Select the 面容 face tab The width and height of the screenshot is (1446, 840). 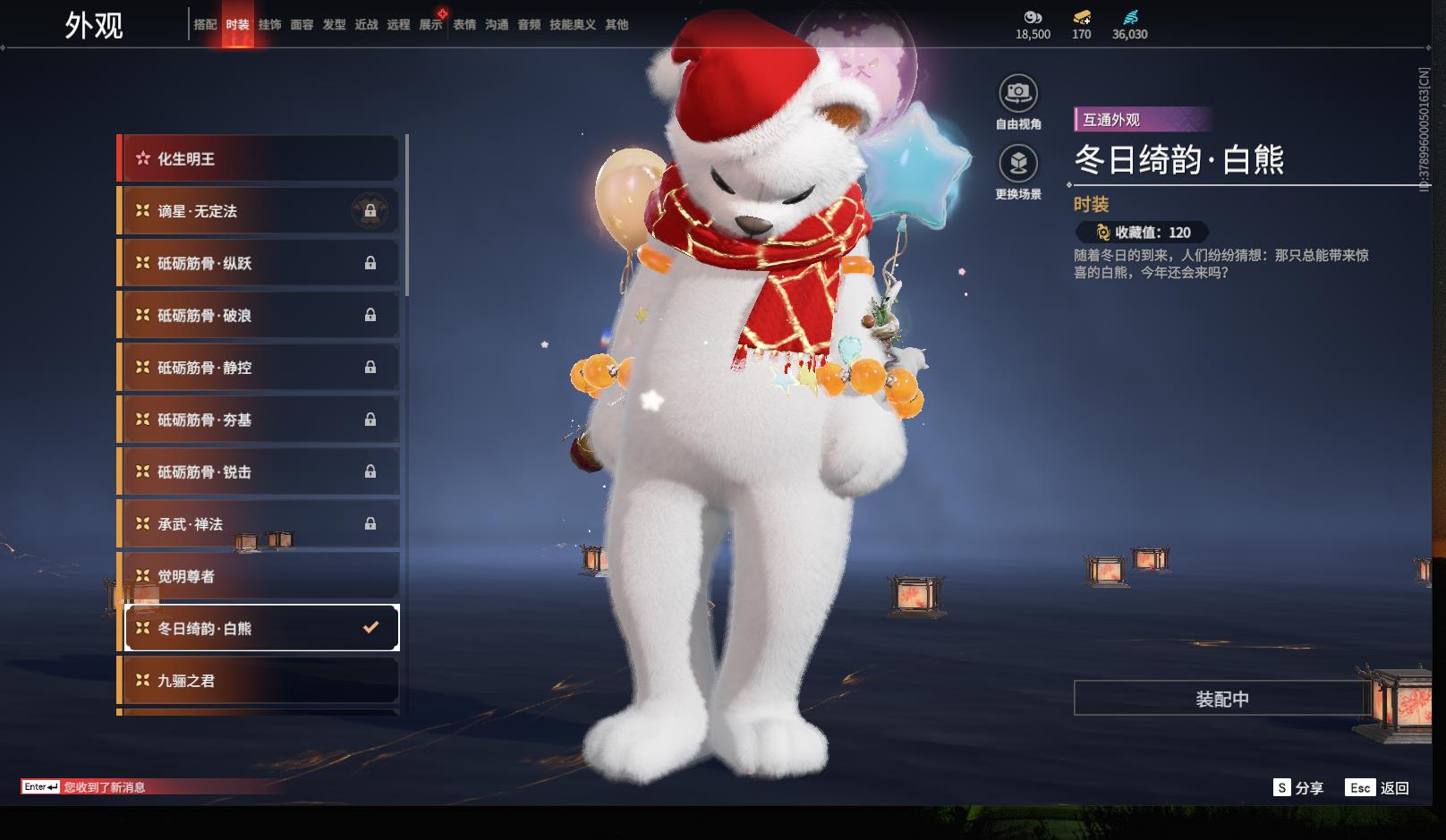302,25
